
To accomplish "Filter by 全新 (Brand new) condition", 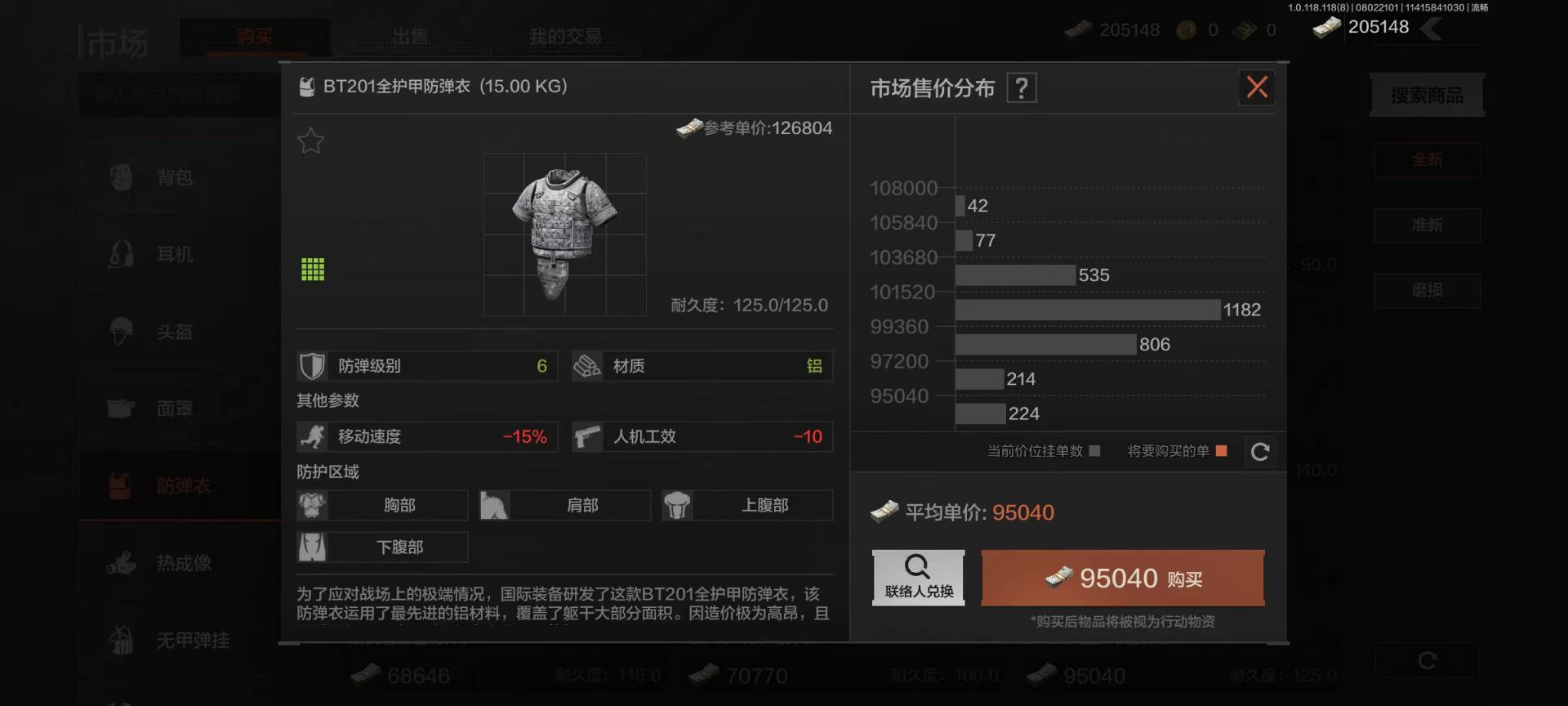I will pos(1427,160).
